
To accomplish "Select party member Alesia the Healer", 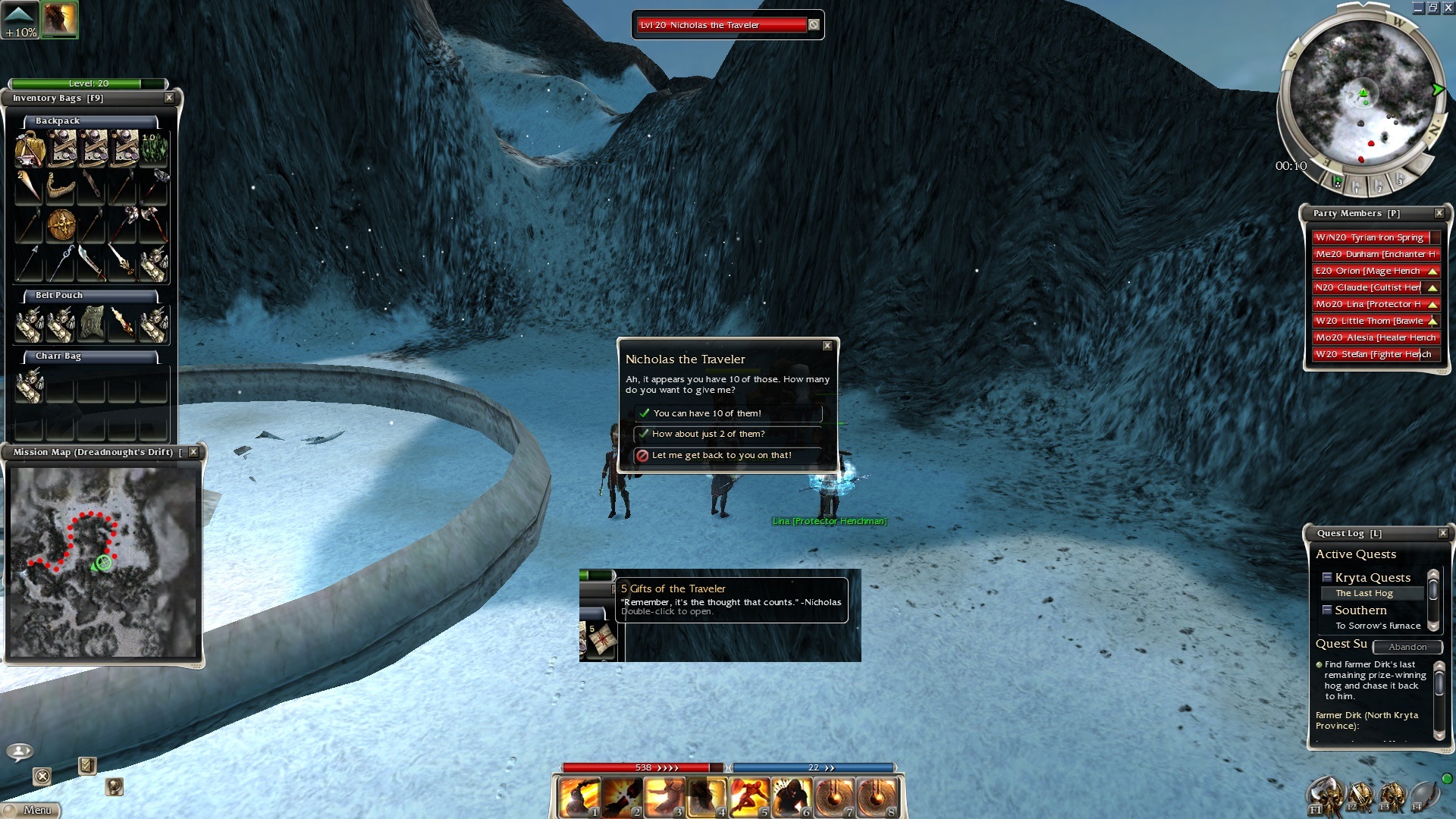I will (x=1374, y=337).
